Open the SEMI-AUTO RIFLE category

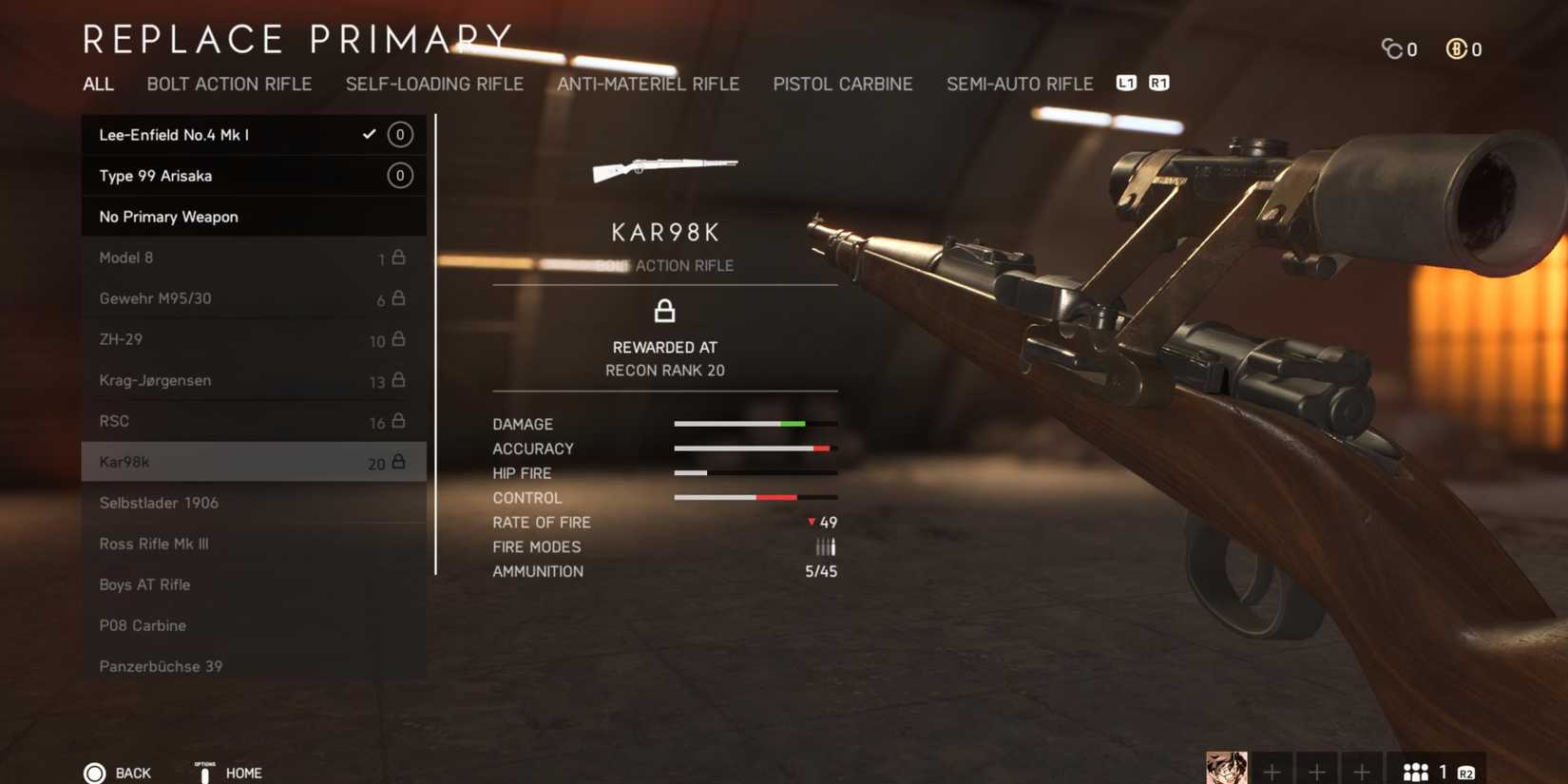(1019, 84)
